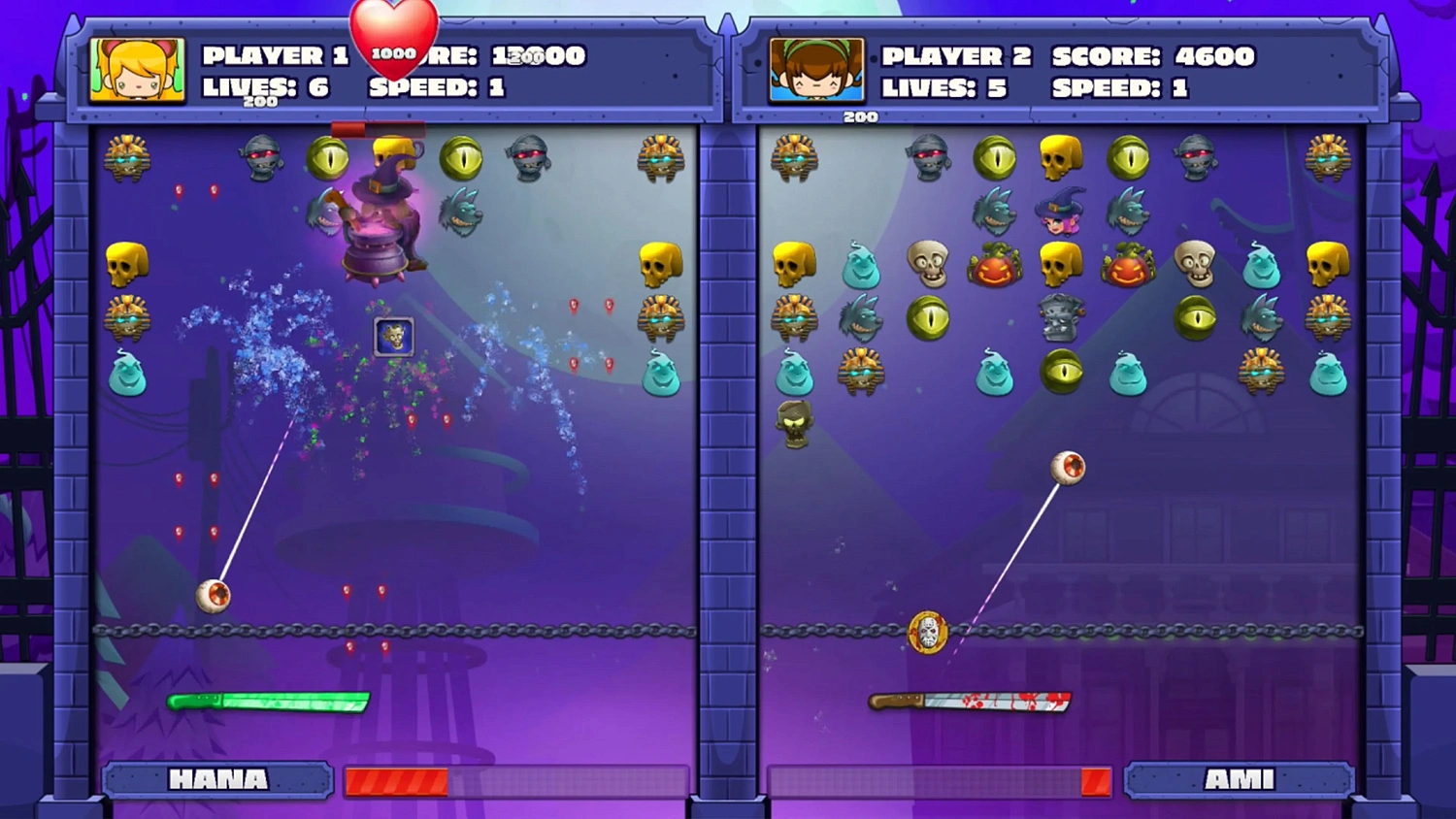Click Player 2's avatar portrait
This screenshot has height=819, width=1456.
tap(815, 70)
